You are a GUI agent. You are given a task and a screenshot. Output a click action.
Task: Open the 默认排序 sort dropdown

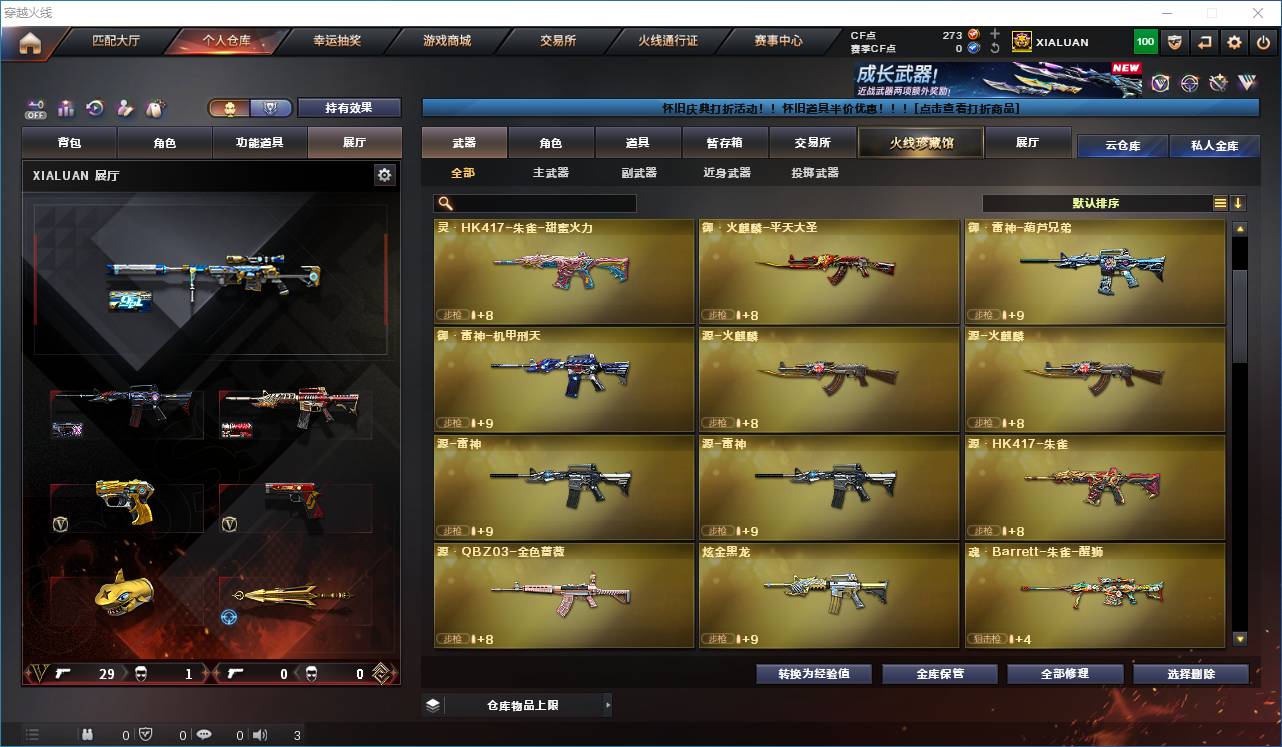[x=1096, y=203]
